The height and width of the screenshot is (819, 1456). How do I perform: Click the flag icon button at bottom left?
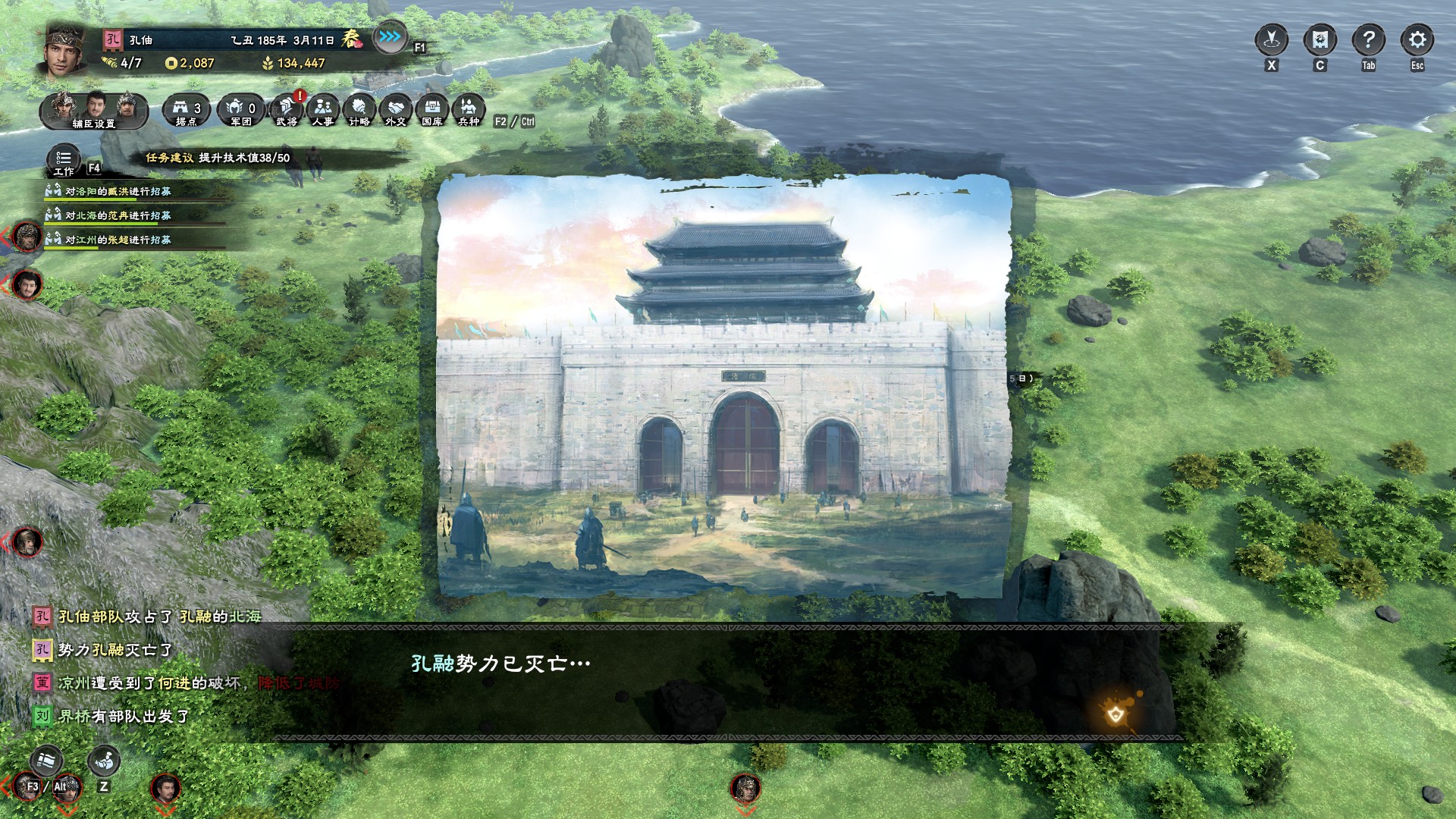[47, 761]
